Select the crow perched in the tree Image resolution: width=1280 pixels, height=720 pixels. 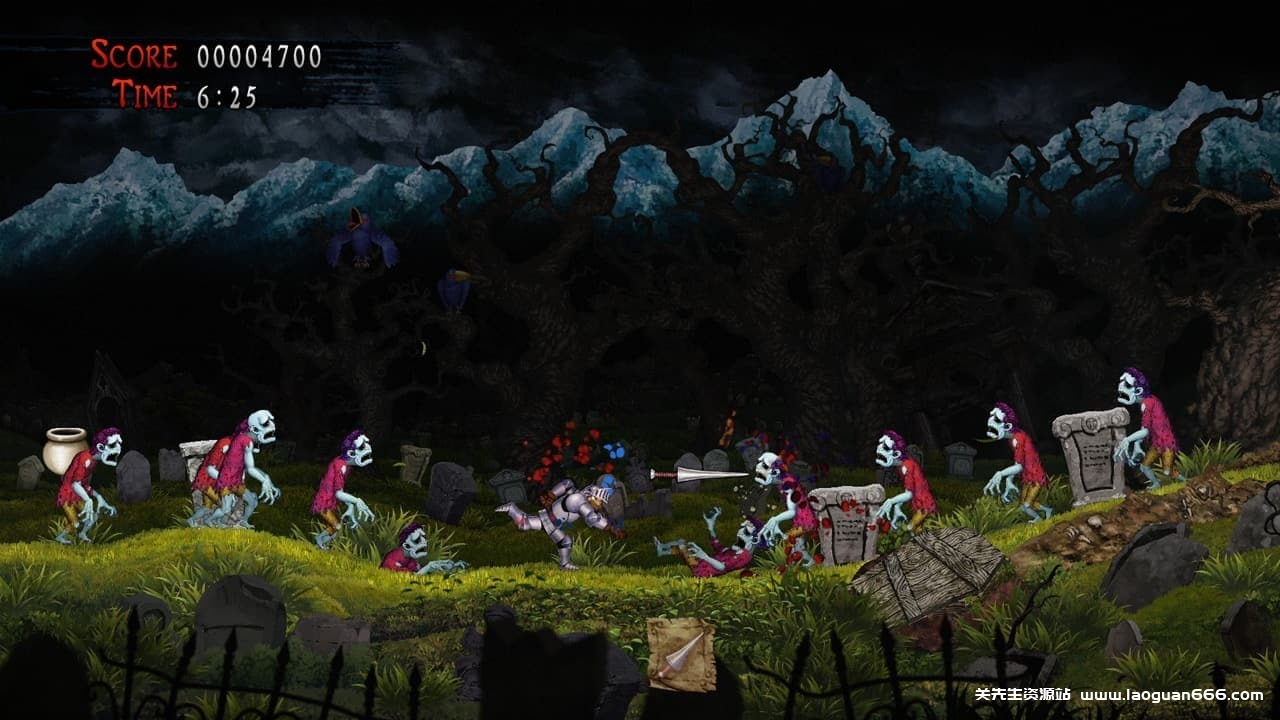(x=455, y=290)
